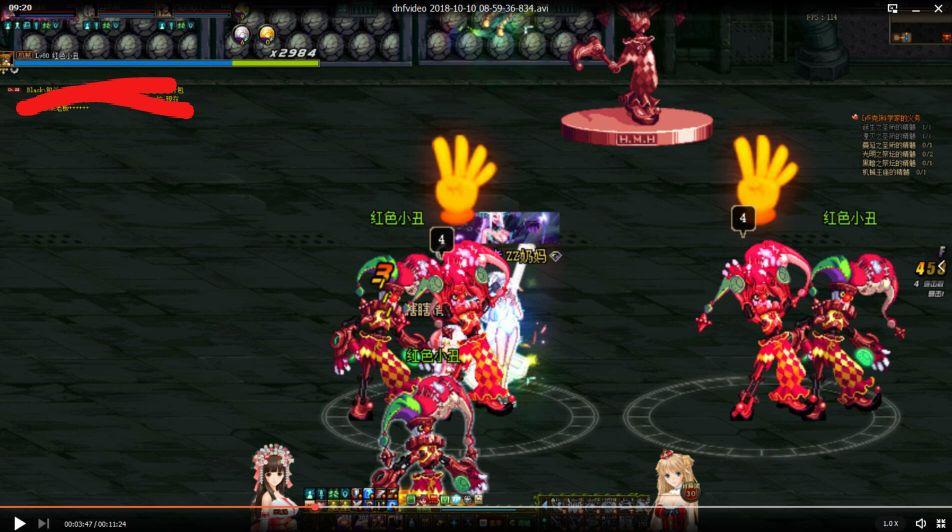Exit fullscreen in the video player
Image resolution: width=952 pixels, height=532 pixels.
click(x=941, y=523)
